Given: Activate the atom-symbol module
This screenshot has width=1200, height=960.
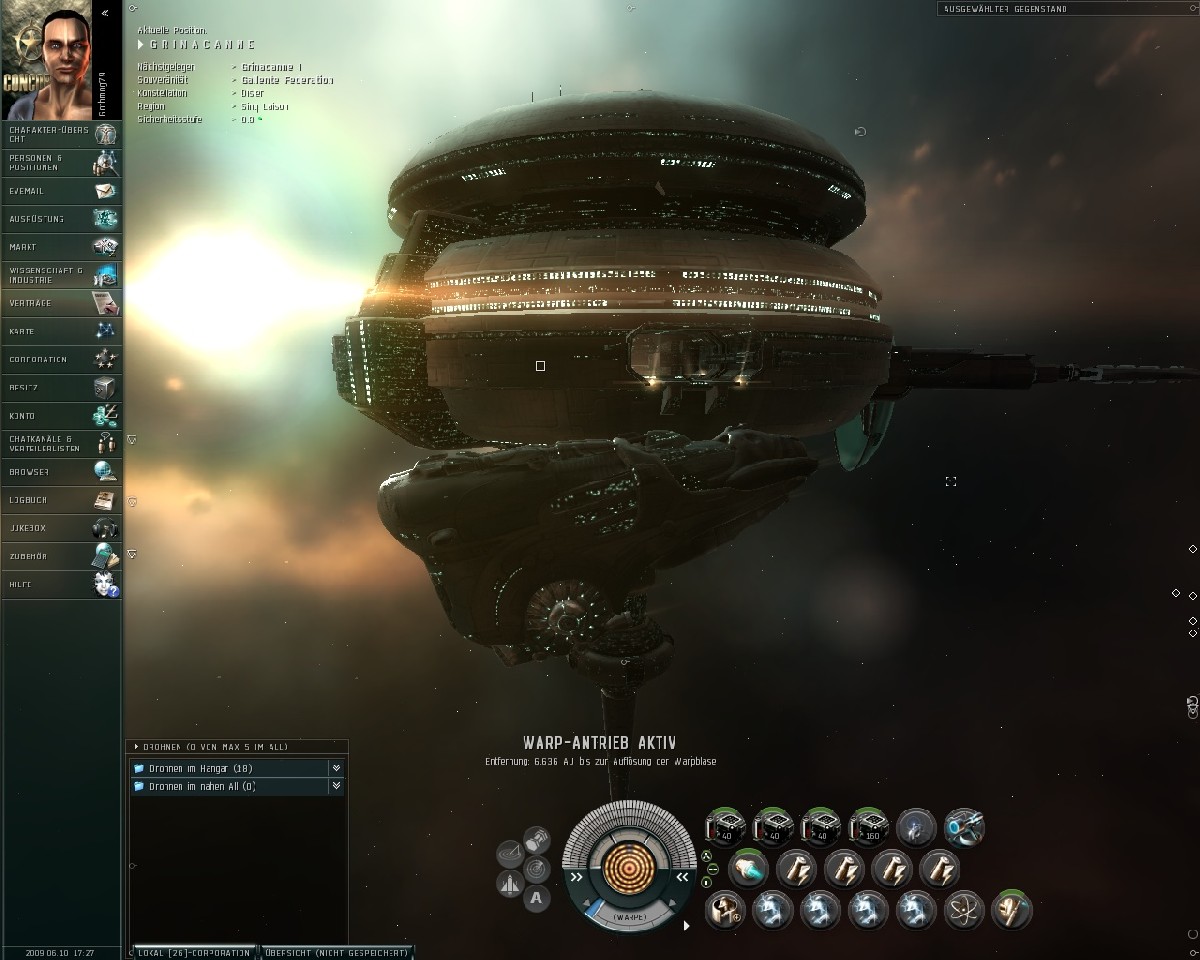Looking at the screenshot, I should (964, 910).
